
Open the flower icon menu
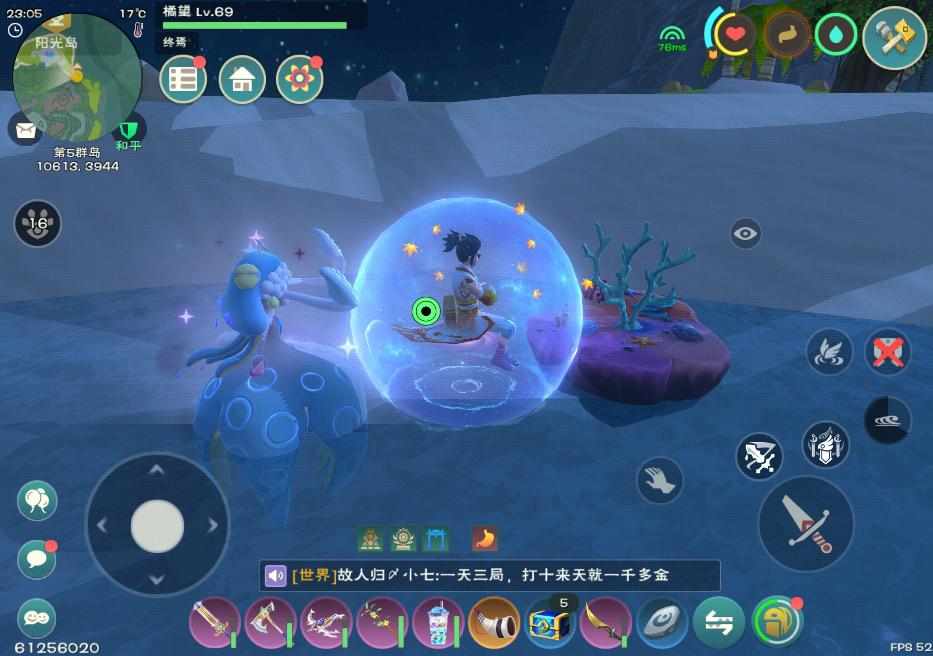[x=298, y=80]
